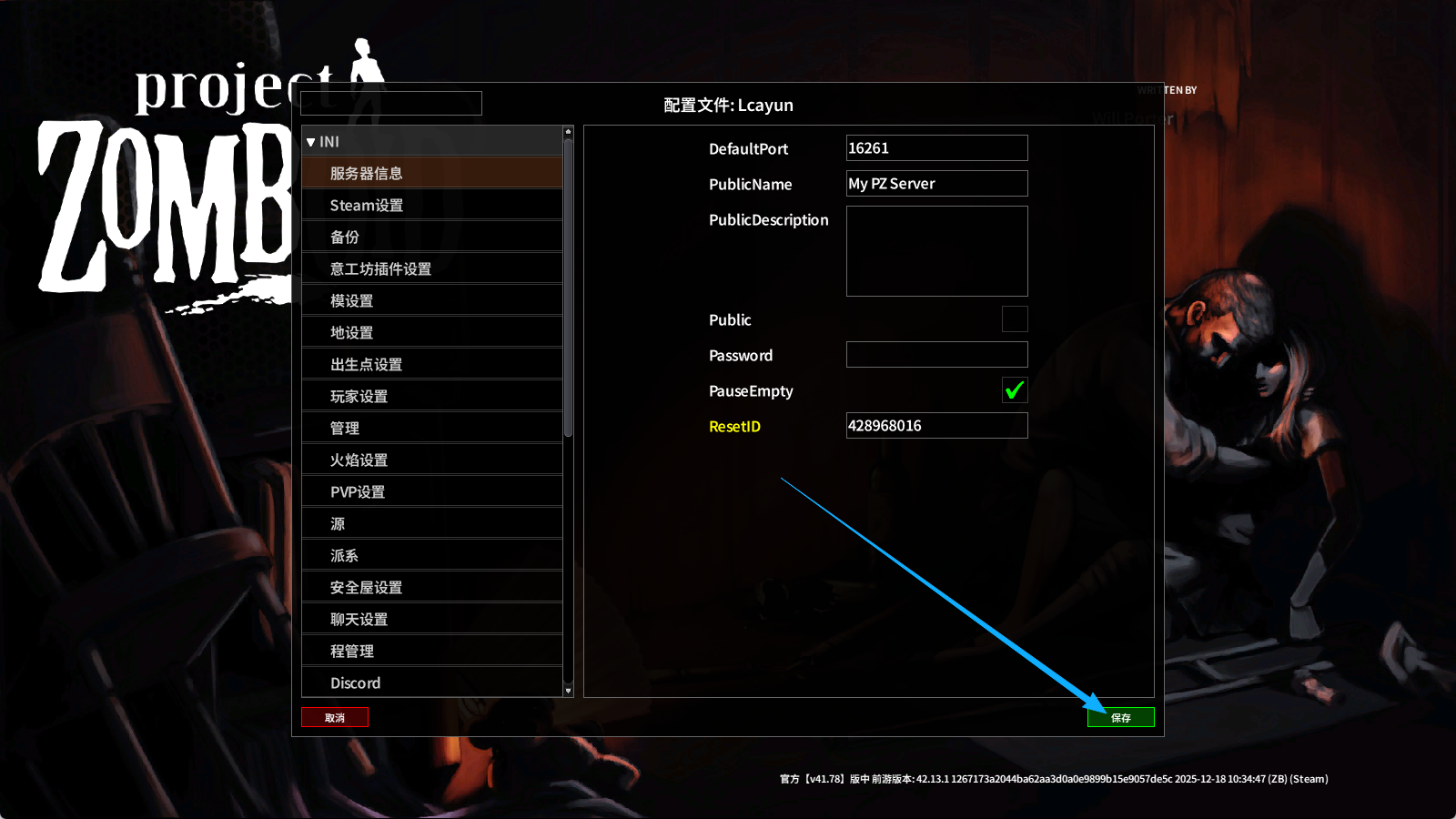This screenshot has height=819, width=1456.
Task: Go to the 备份 backup settings
Action: coord(432,237)
